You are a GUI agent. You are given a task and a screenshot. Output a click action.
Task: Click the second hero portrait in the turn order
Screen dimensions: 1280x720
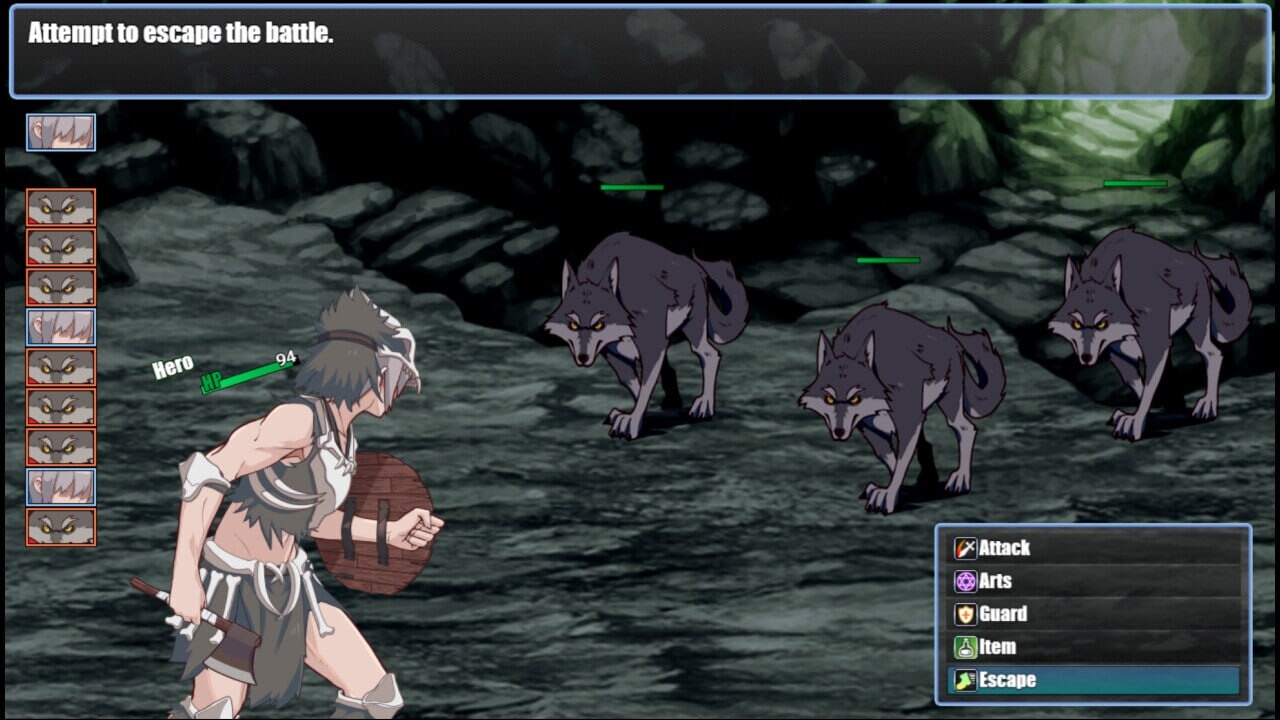60,326
